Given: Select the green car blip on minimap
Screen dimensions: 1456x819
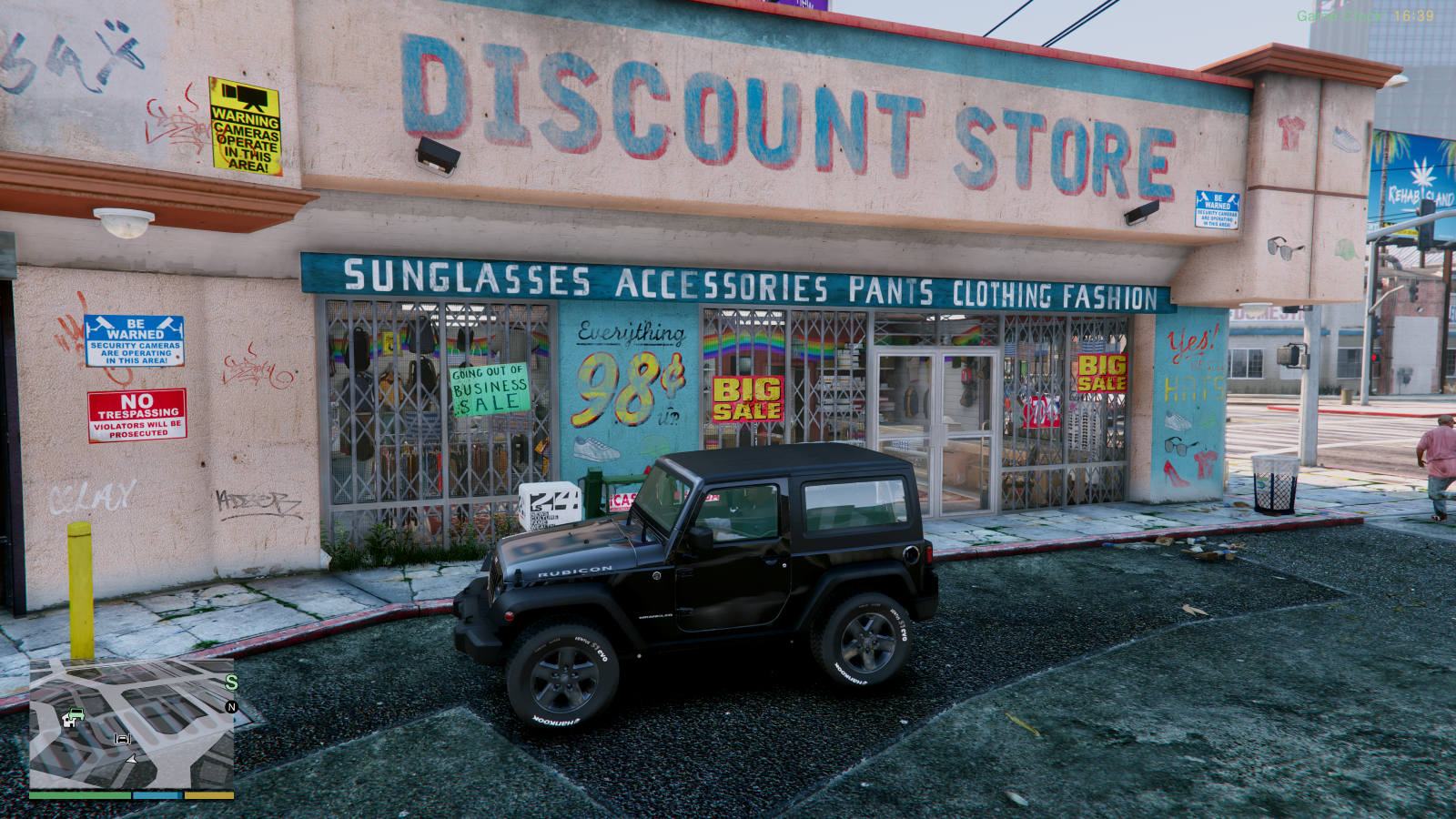Looking at the screenshot, I should coord(76,714).
